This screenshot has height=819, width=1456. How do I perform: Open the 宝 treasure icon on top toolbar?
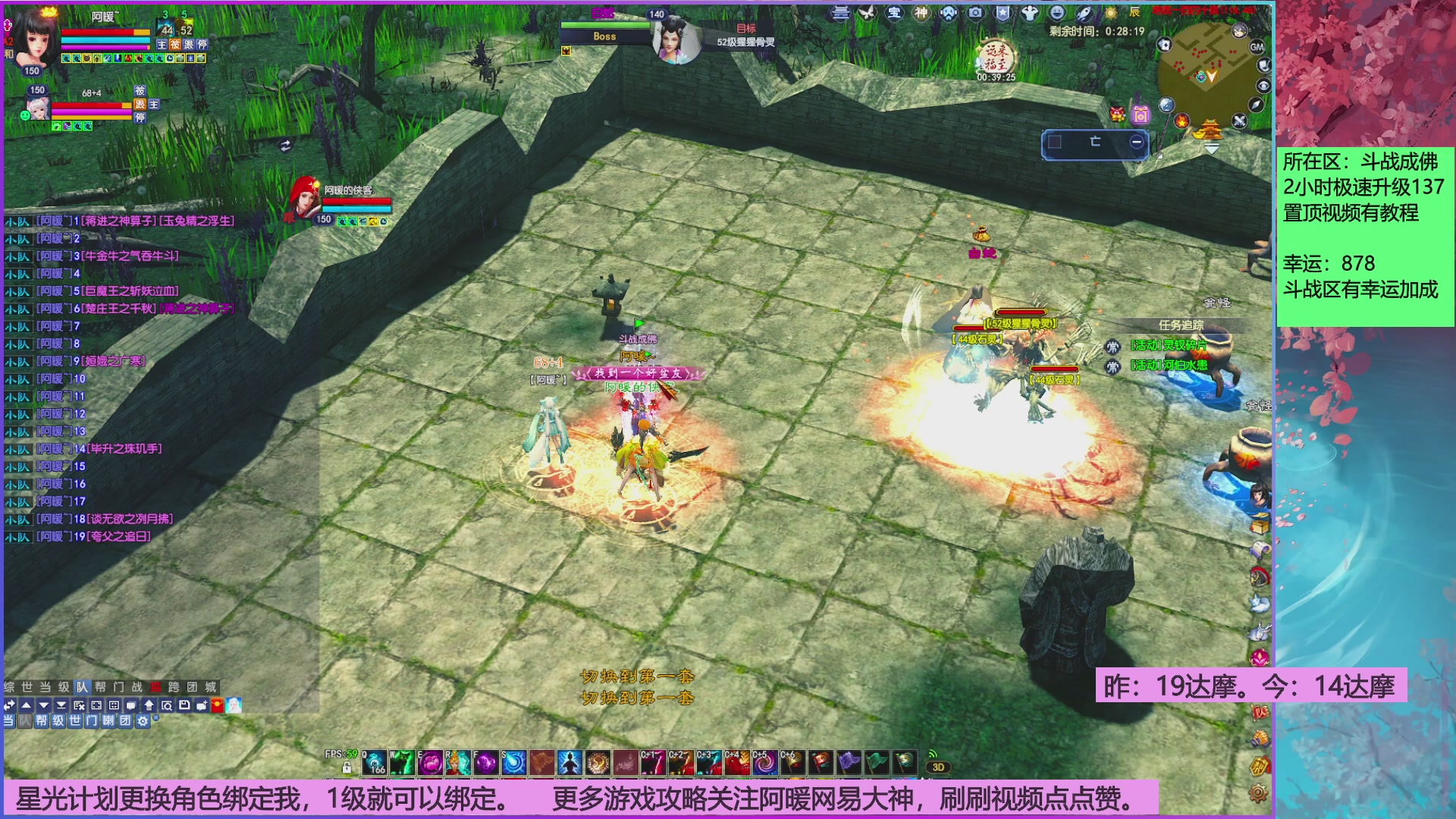tap(893, 13)
